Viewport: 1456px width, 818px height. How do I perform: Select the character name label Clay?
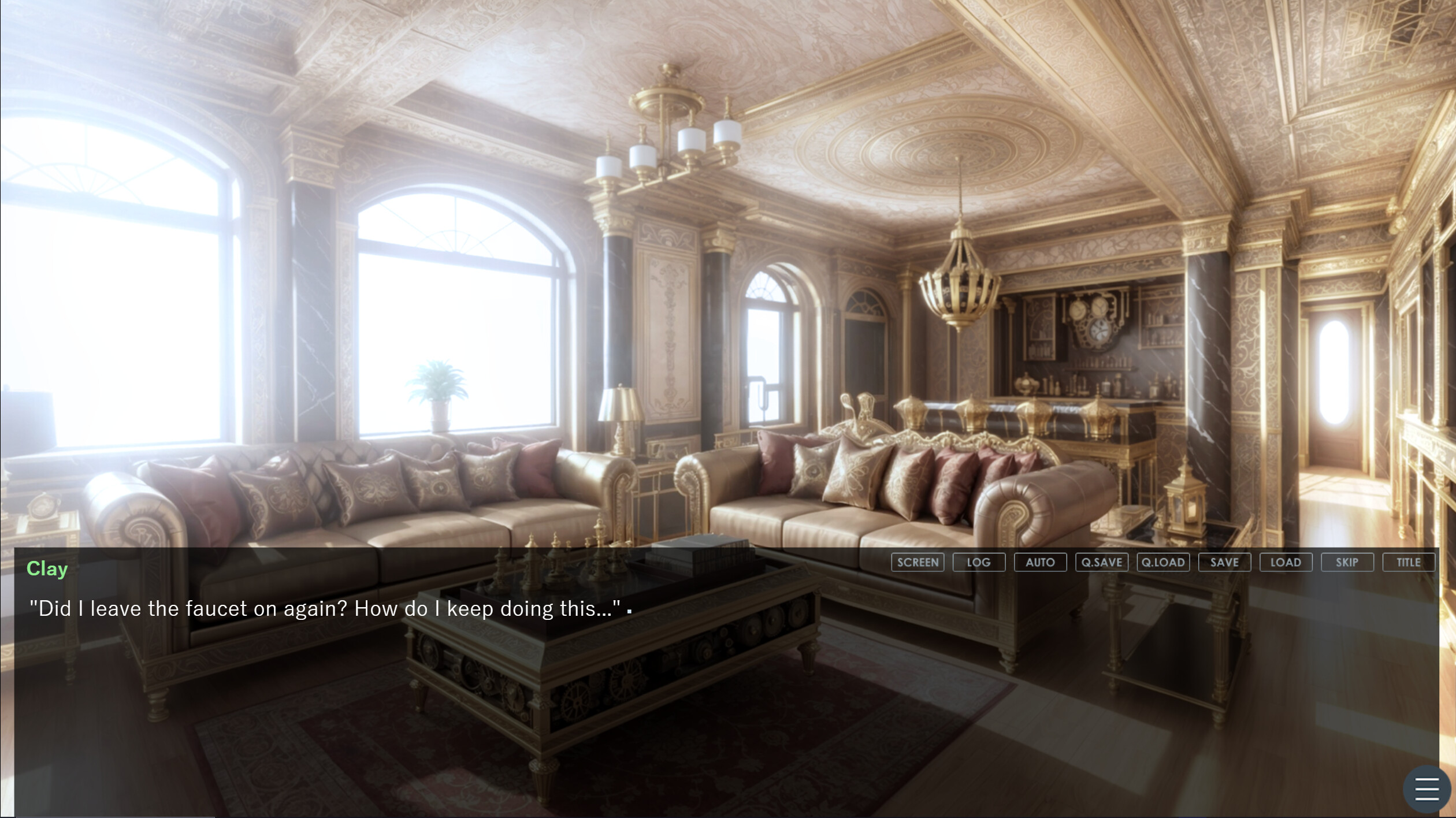pyautogui.click(x=47, y=568)
